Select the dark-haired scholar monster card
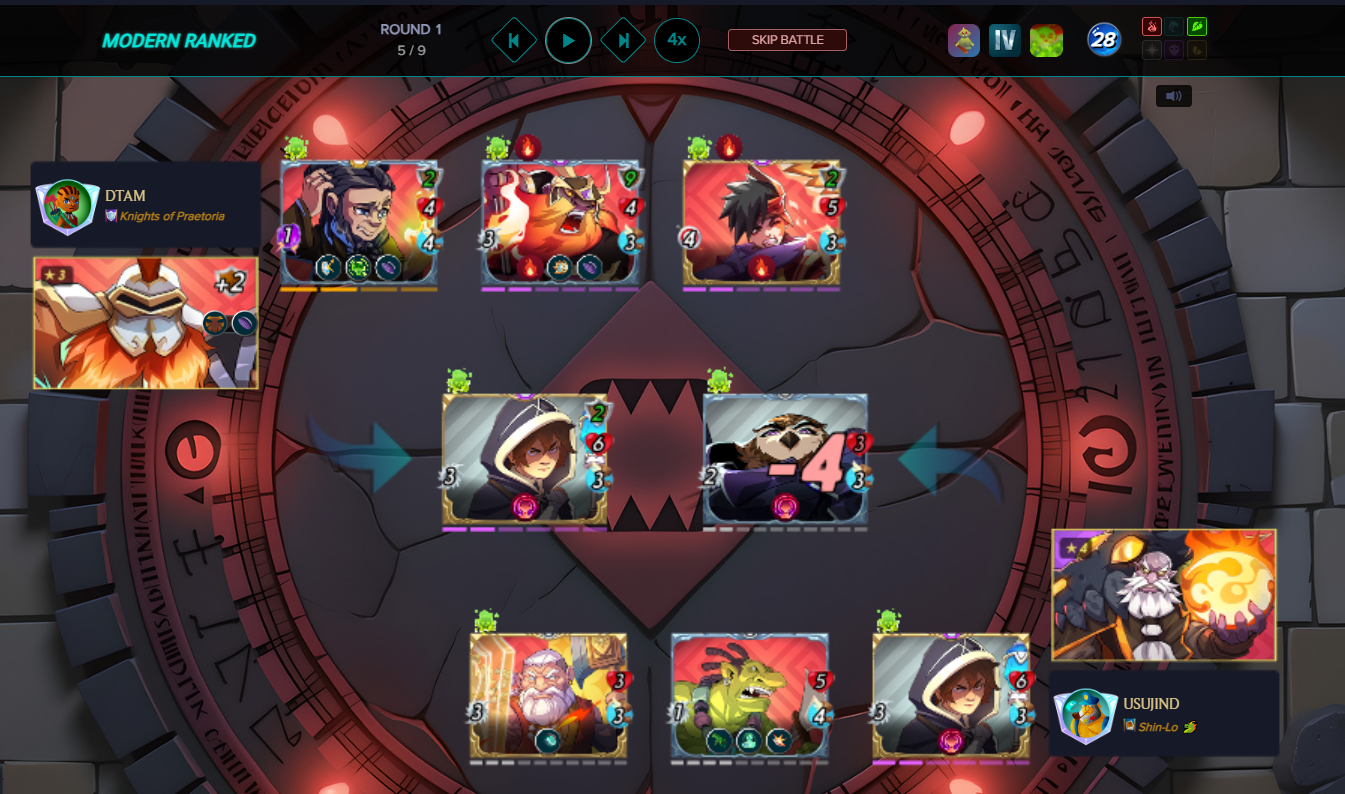 (x=359, y=222)
